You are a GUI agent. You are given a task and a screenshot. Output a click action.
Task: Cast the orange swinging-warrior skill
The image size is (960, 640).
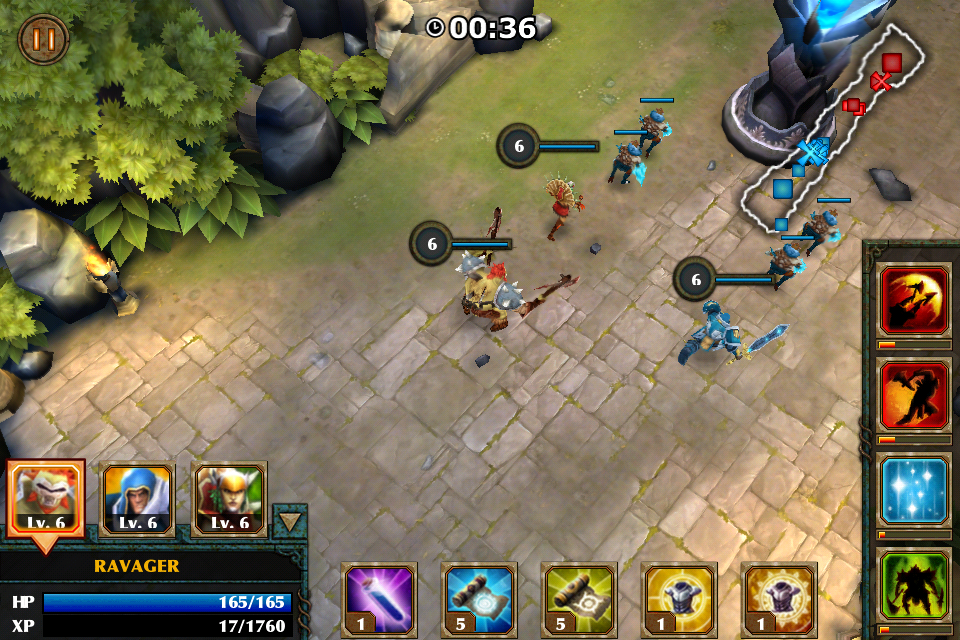tap(914, 395)
